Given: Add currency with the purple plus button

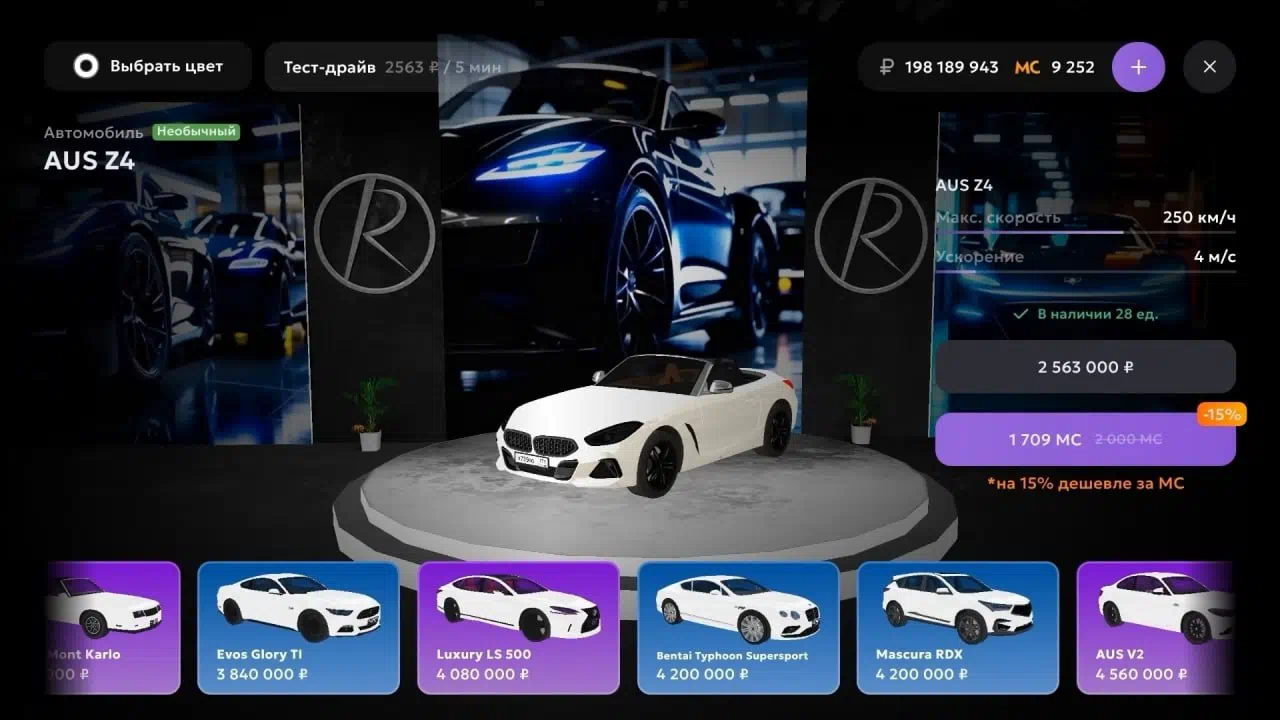Looking at the screenshot, I should [1138, 67].
